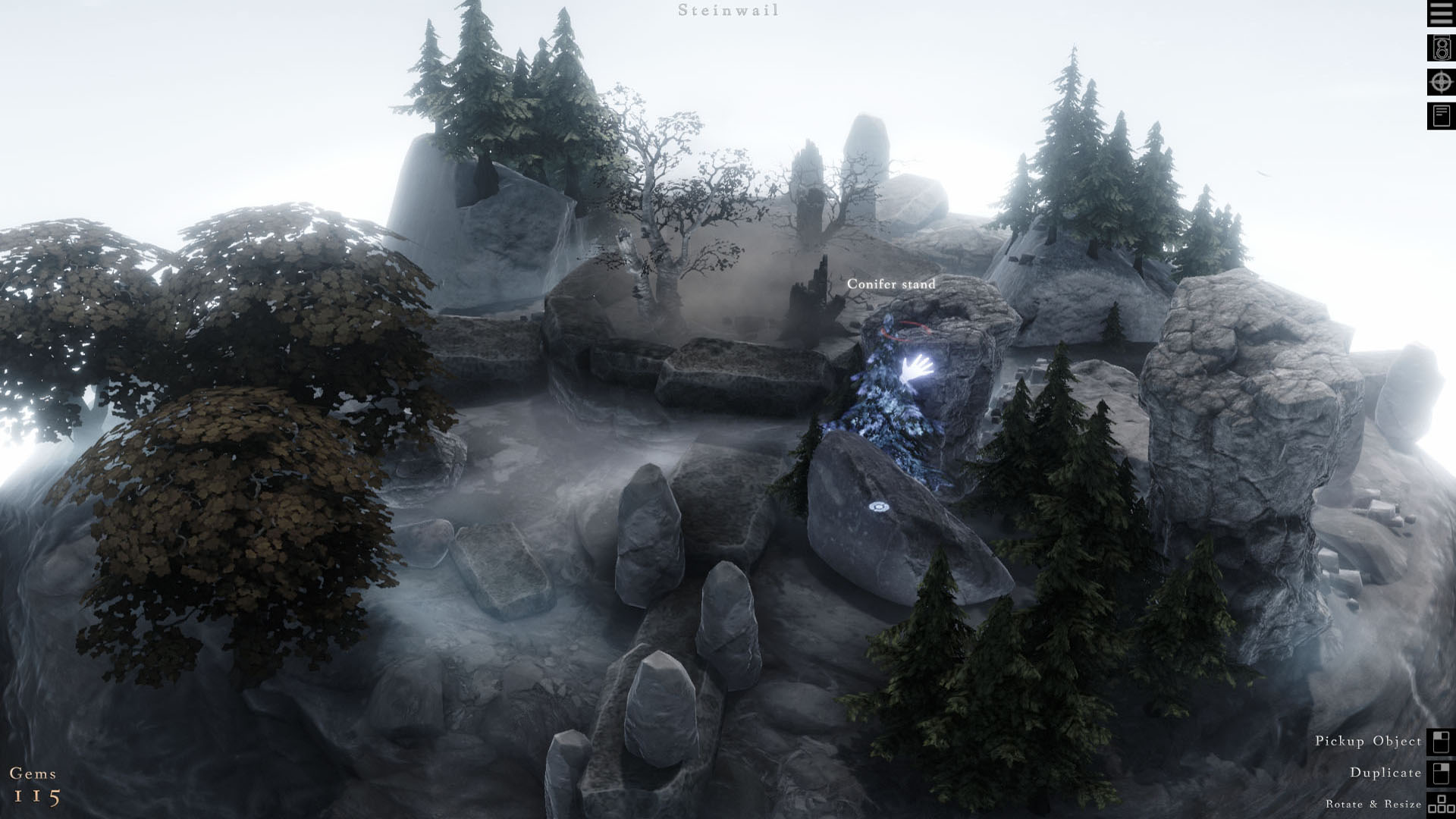Open the notes journal icon

tap(1440, 118)
